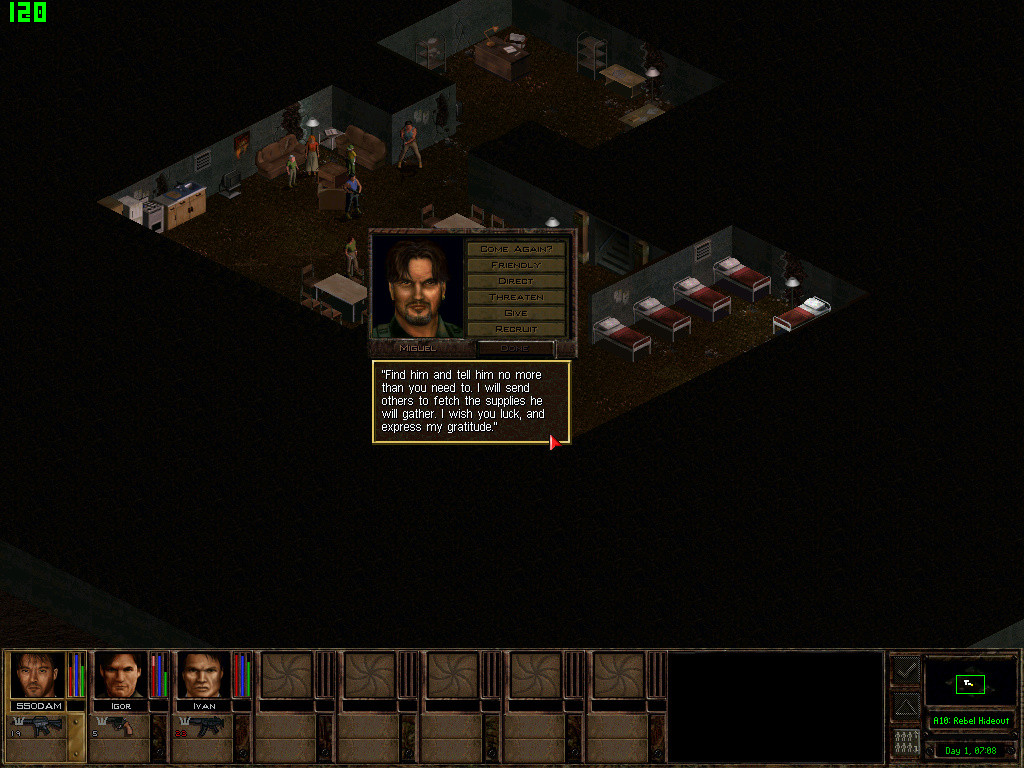End the conversation with the Done button

pyautogui.click(x=515, y=348)
